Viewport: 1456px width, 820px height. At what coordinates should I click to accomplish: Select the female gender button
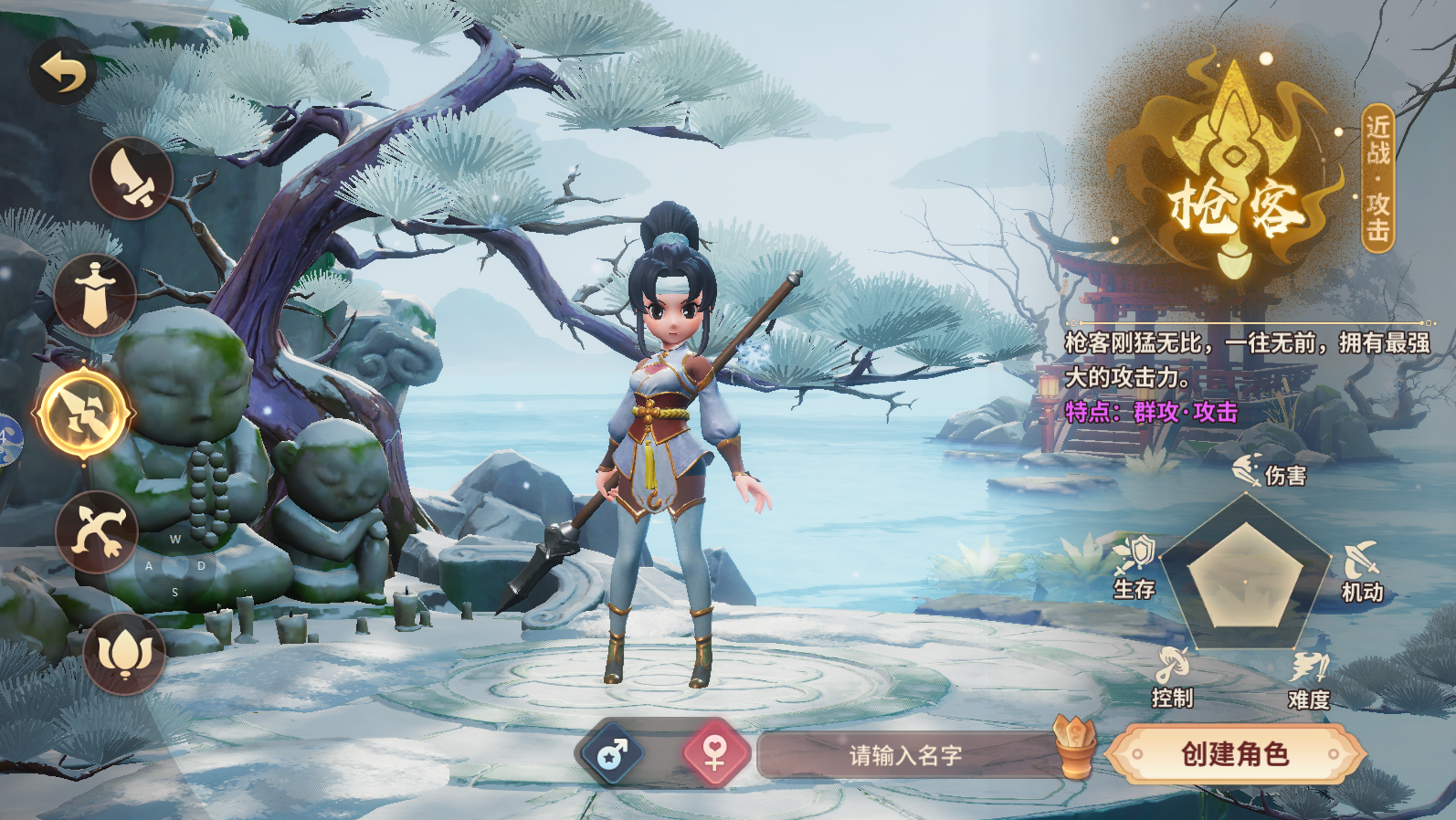pos(715,754)
